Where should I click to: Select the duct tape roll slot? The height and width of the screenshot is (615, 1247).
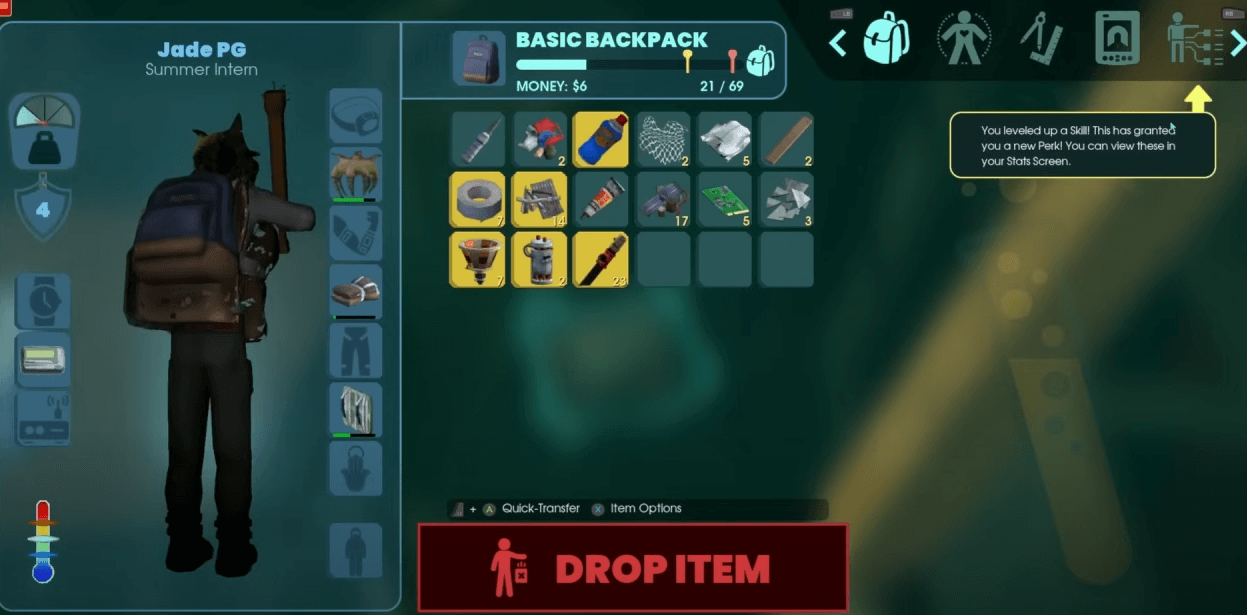tap(477, 199)
